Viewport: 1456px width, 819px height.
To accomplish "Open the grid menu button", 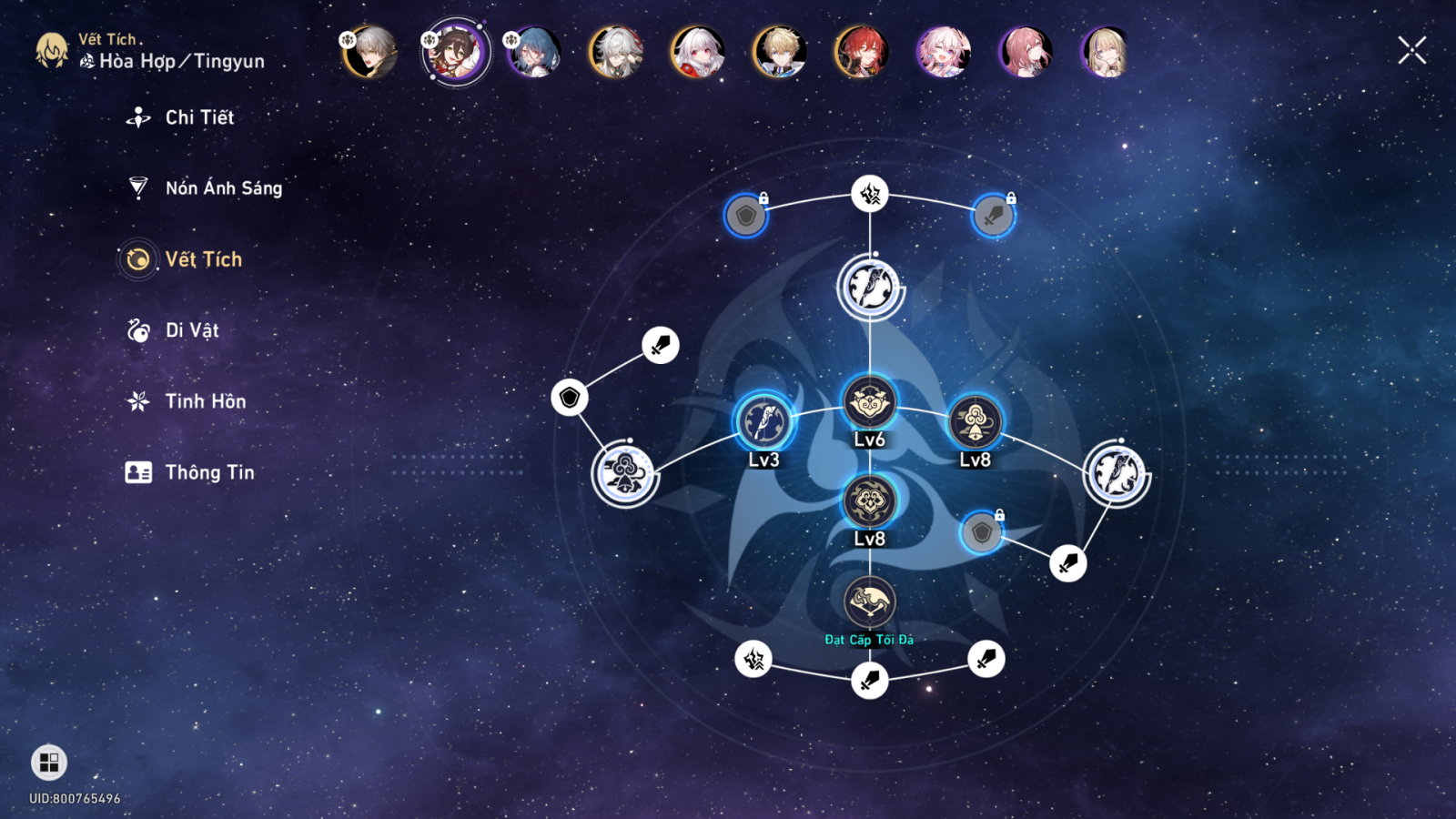I will click(x=49, y=763).
